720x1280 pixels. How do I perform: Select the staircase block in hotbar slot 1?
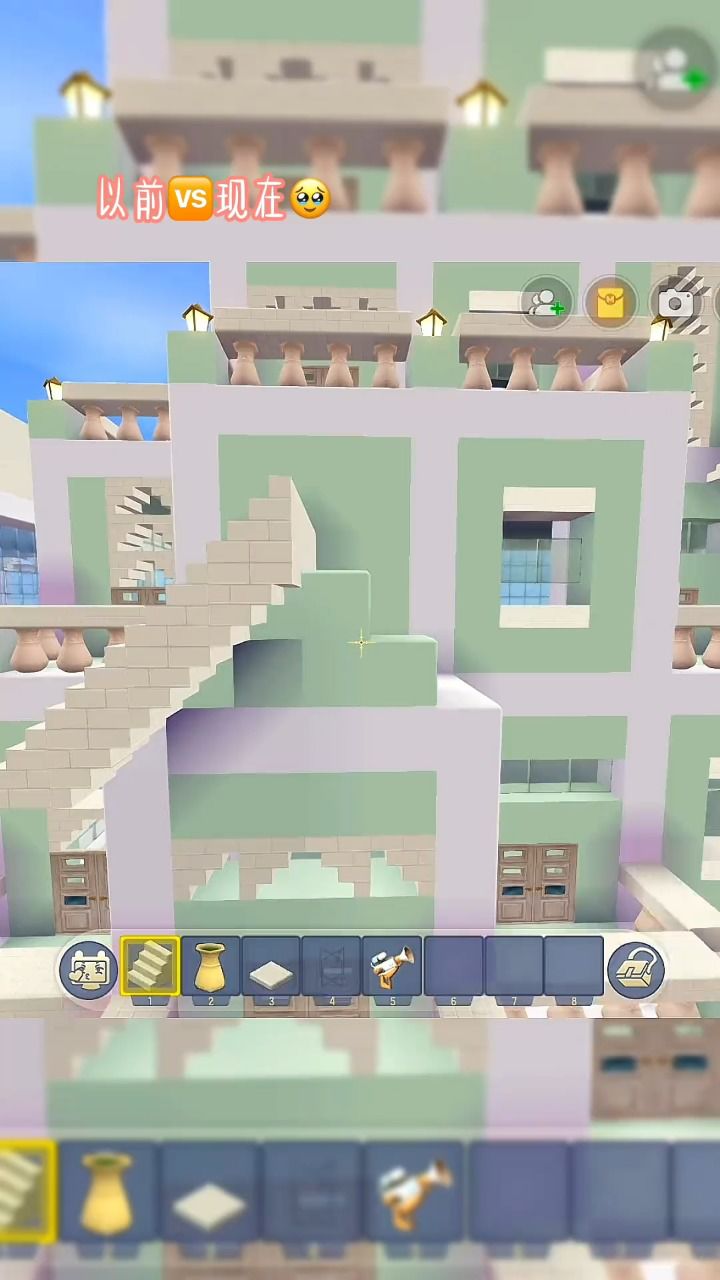pyautogui.click(x=150, y=966)
